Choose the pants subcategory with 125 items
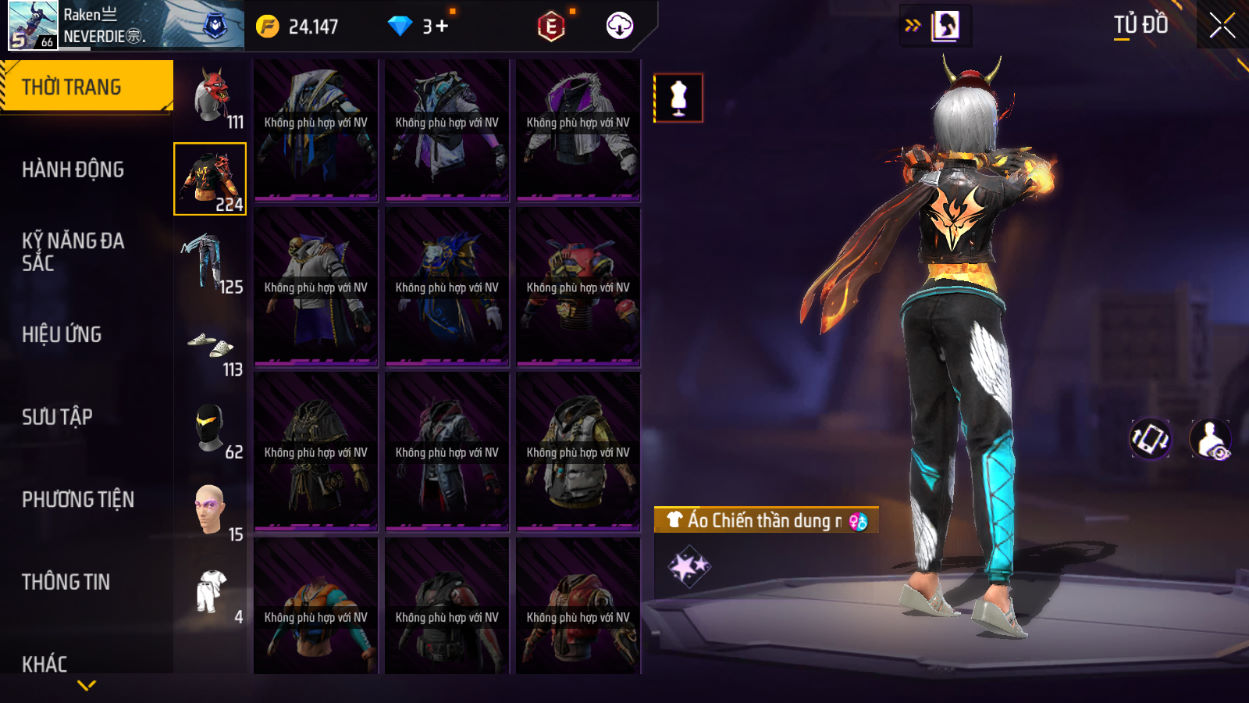This screenshot has width=1249, height=703. click(x=210, y=262)
